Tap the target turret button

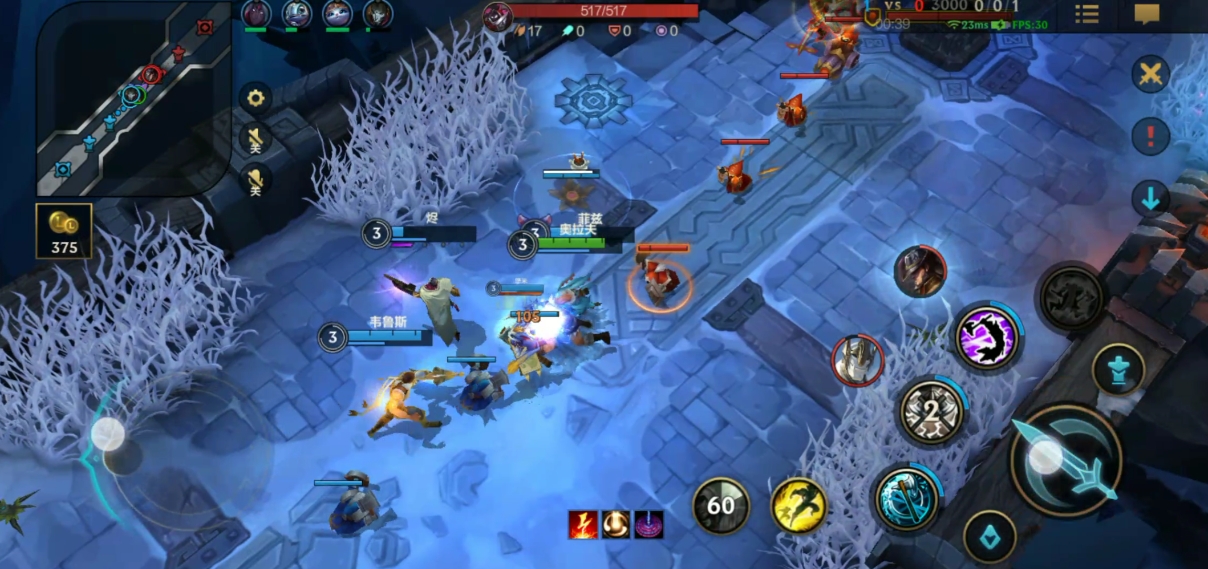click(1118, 369)
